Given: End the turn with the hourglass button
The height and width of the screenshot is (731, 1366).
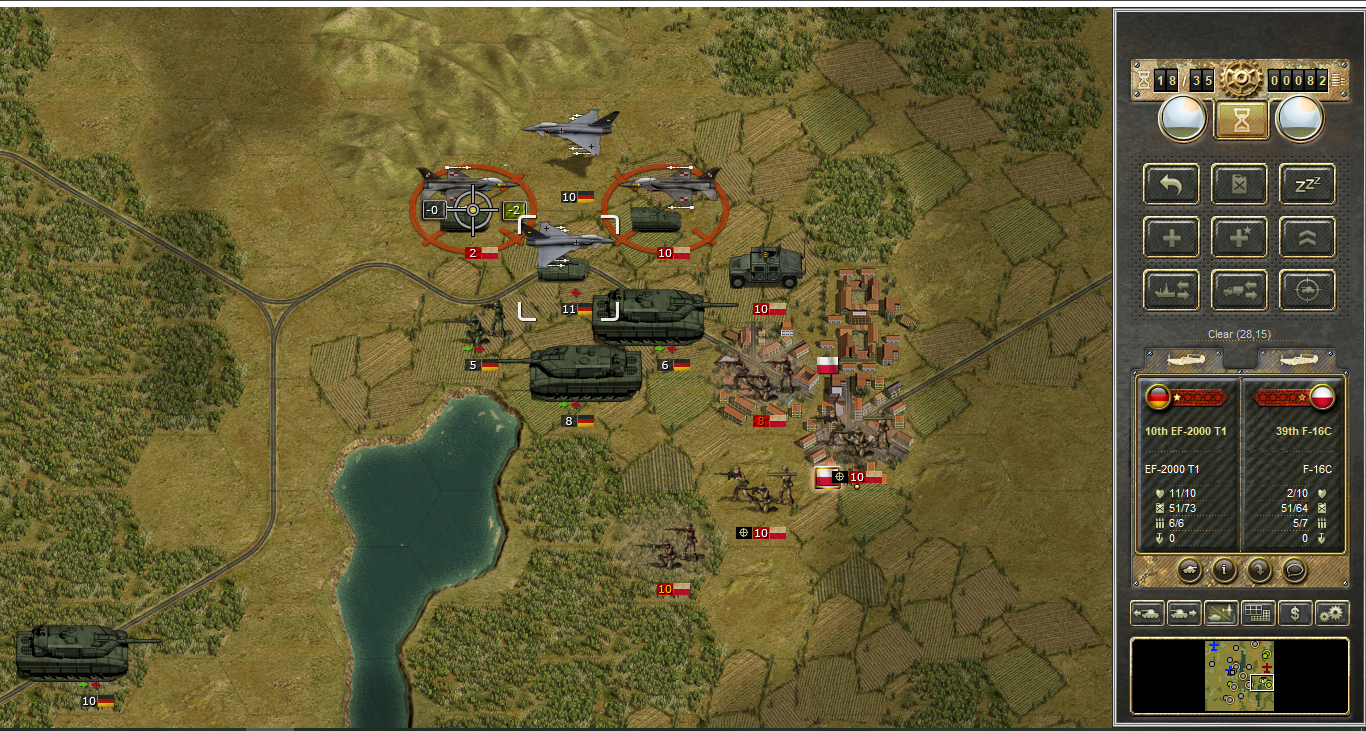Looking at the screenshot, I should (1241, 120).
